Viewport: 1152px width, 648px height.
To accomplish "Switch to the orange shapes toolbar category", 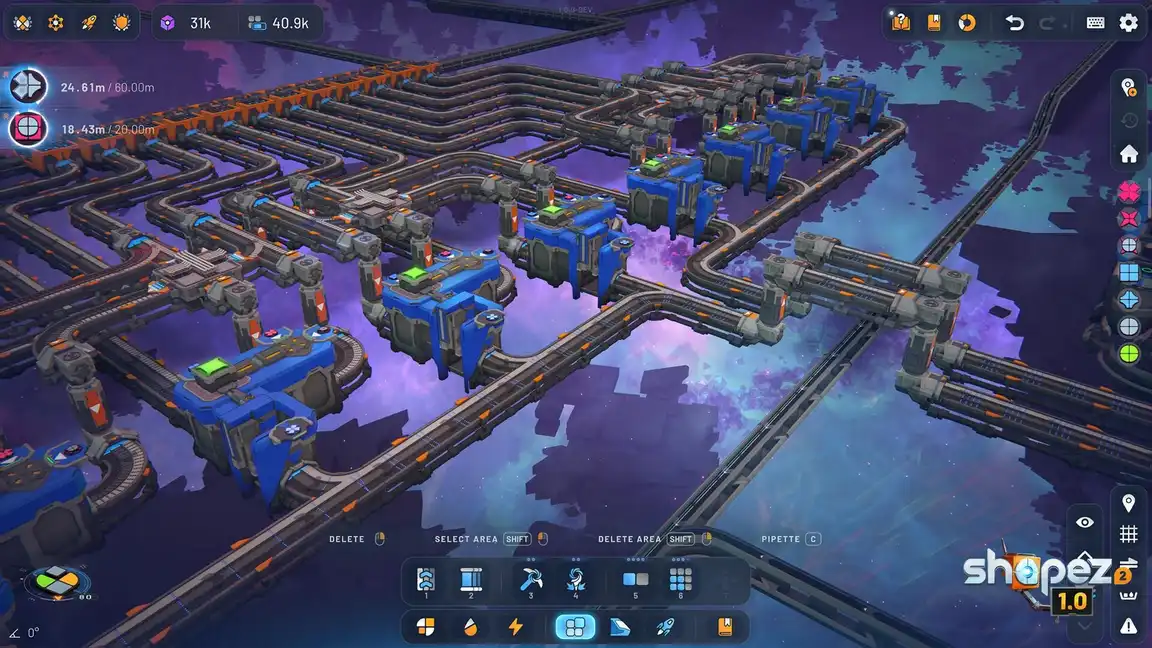I will point(425,627).
